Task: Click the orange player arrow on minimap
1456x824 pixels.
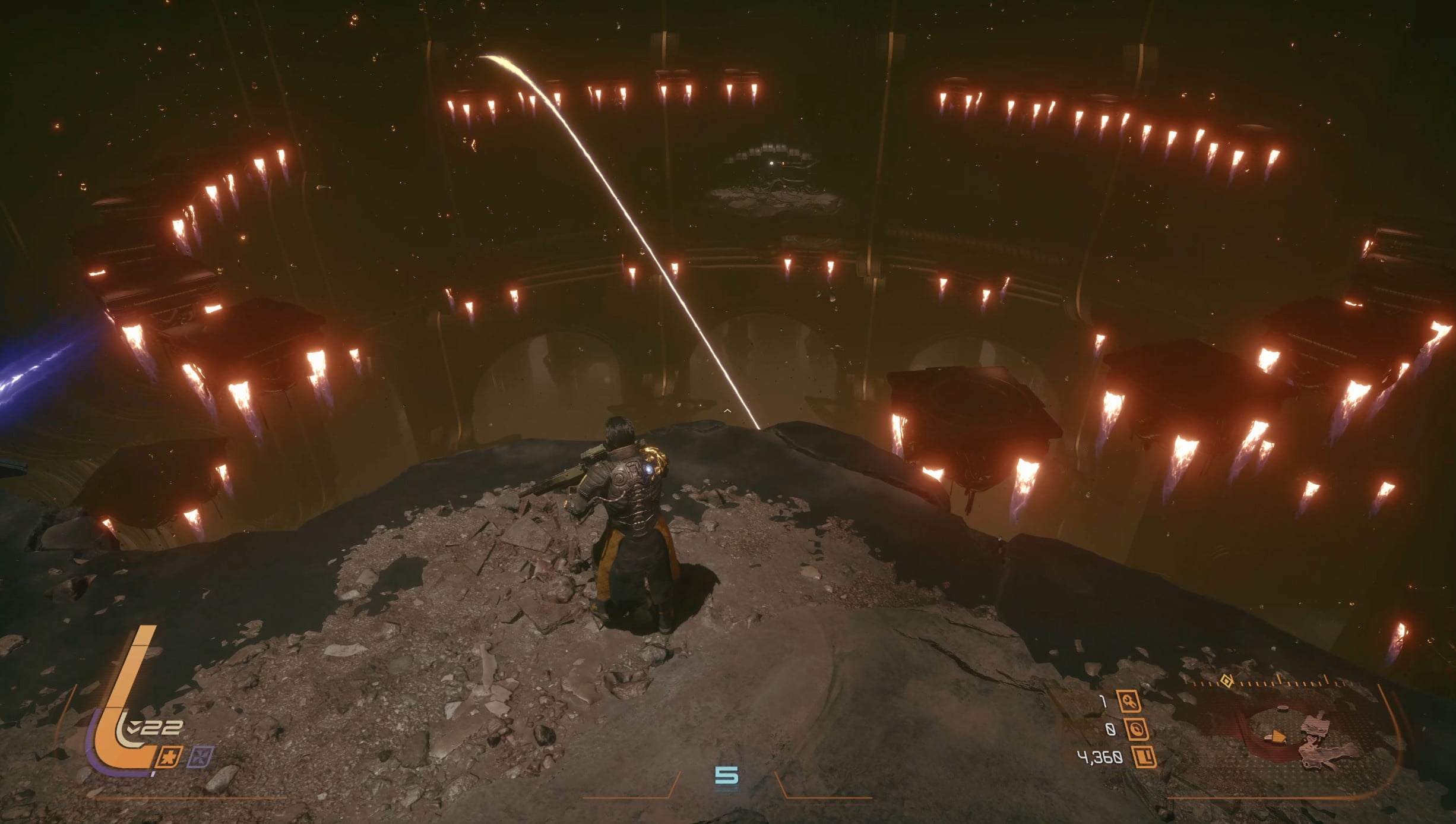Action: coord(1276,737)
